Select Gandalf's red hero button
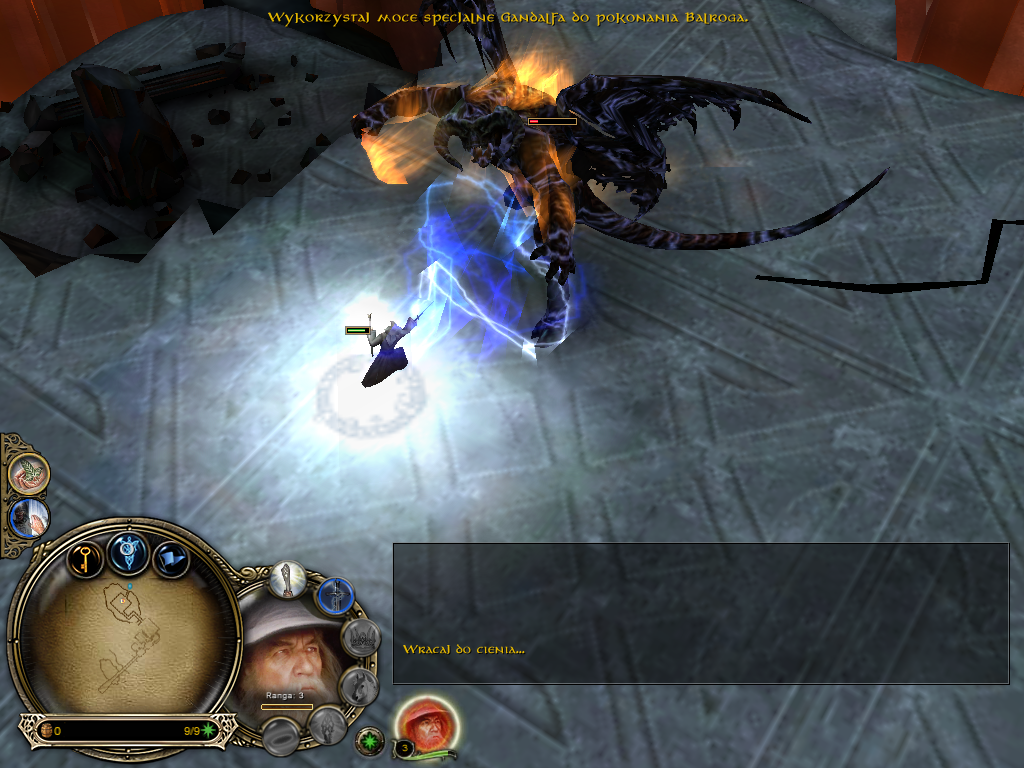The height and width of the screenshot is (768, 1024). [x=427, y=723]
